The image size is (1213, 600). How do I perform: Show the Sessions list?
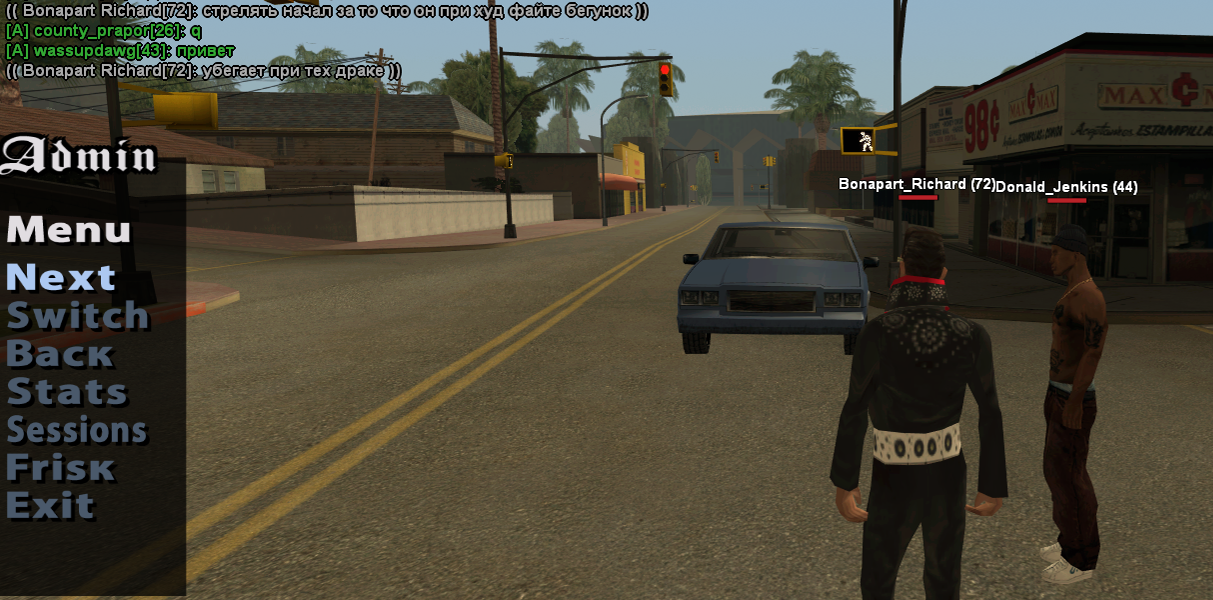[77, 430]
